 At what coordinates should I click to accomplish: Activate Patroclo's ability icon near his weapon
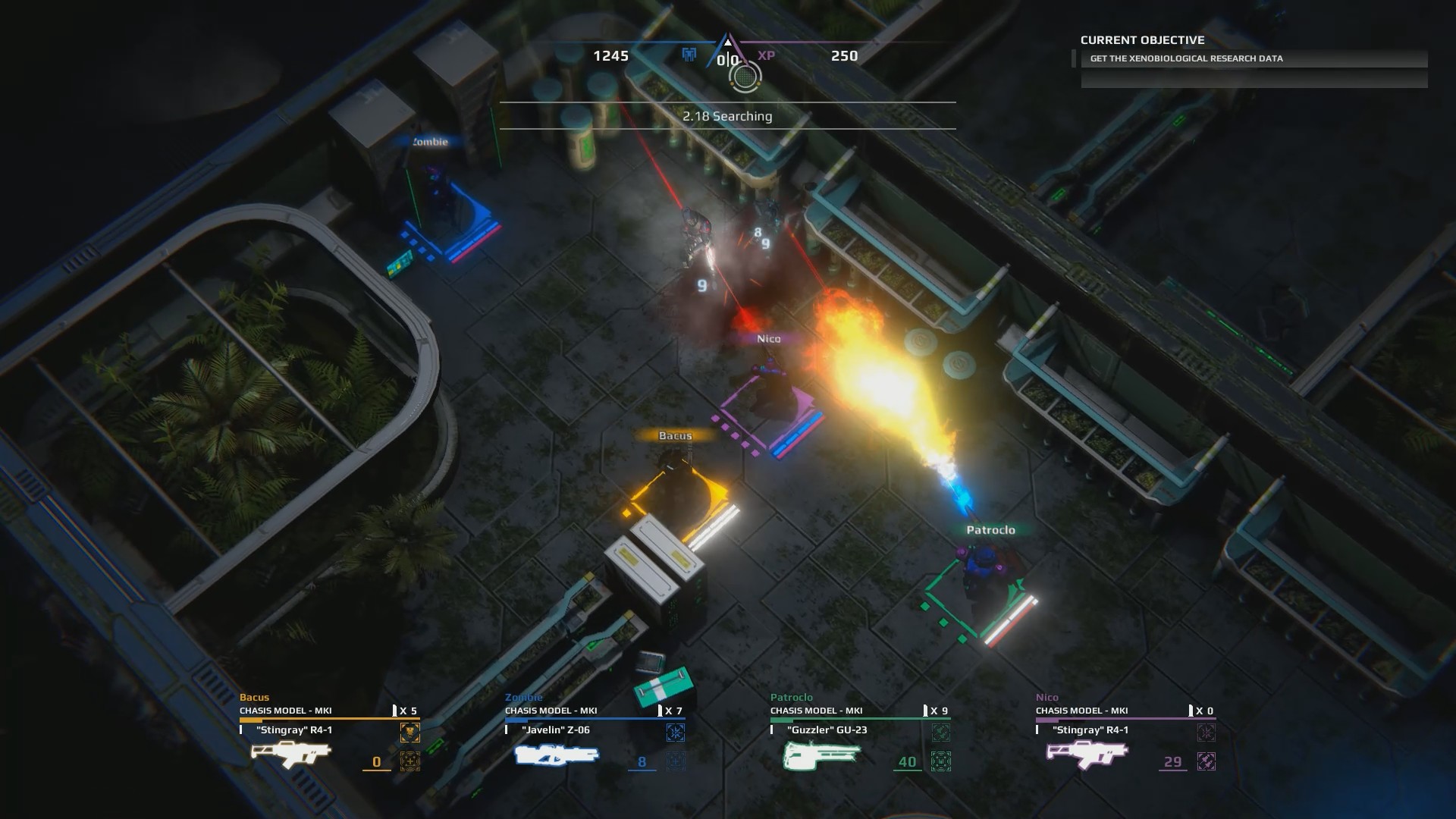[x=942, y=732]
